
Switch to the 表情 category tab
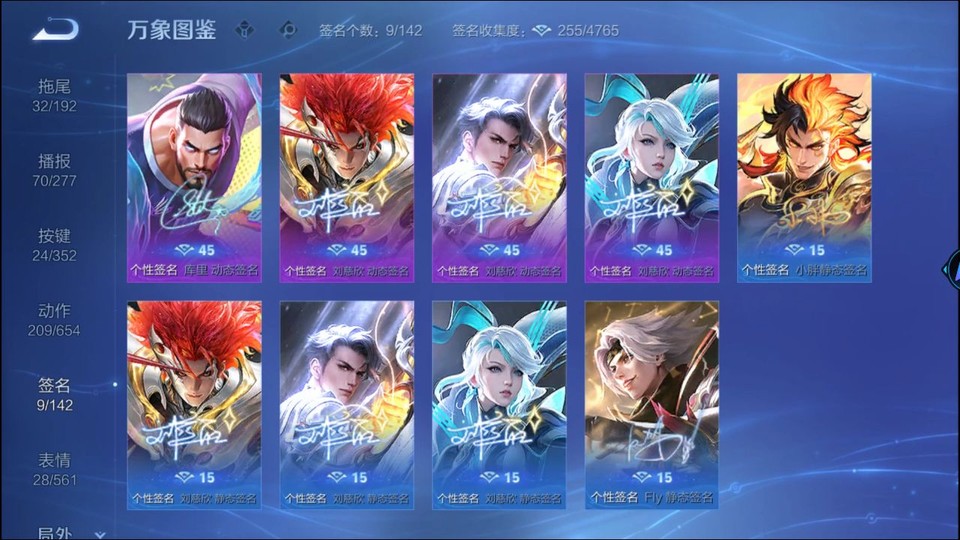54,470
